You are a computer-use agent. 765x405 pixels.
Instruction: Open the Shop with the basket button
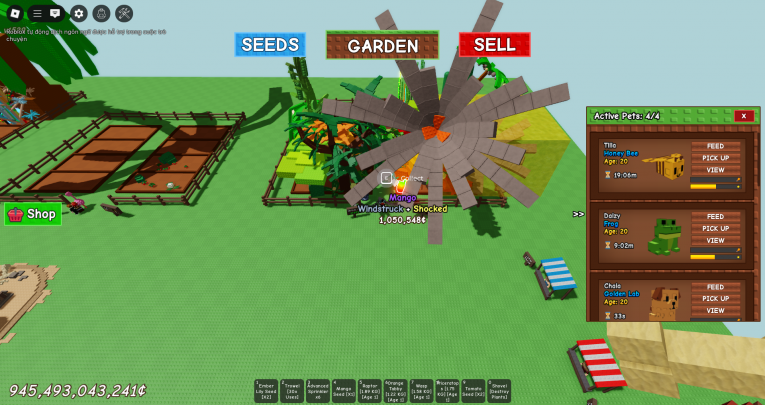tap(32, 213)
